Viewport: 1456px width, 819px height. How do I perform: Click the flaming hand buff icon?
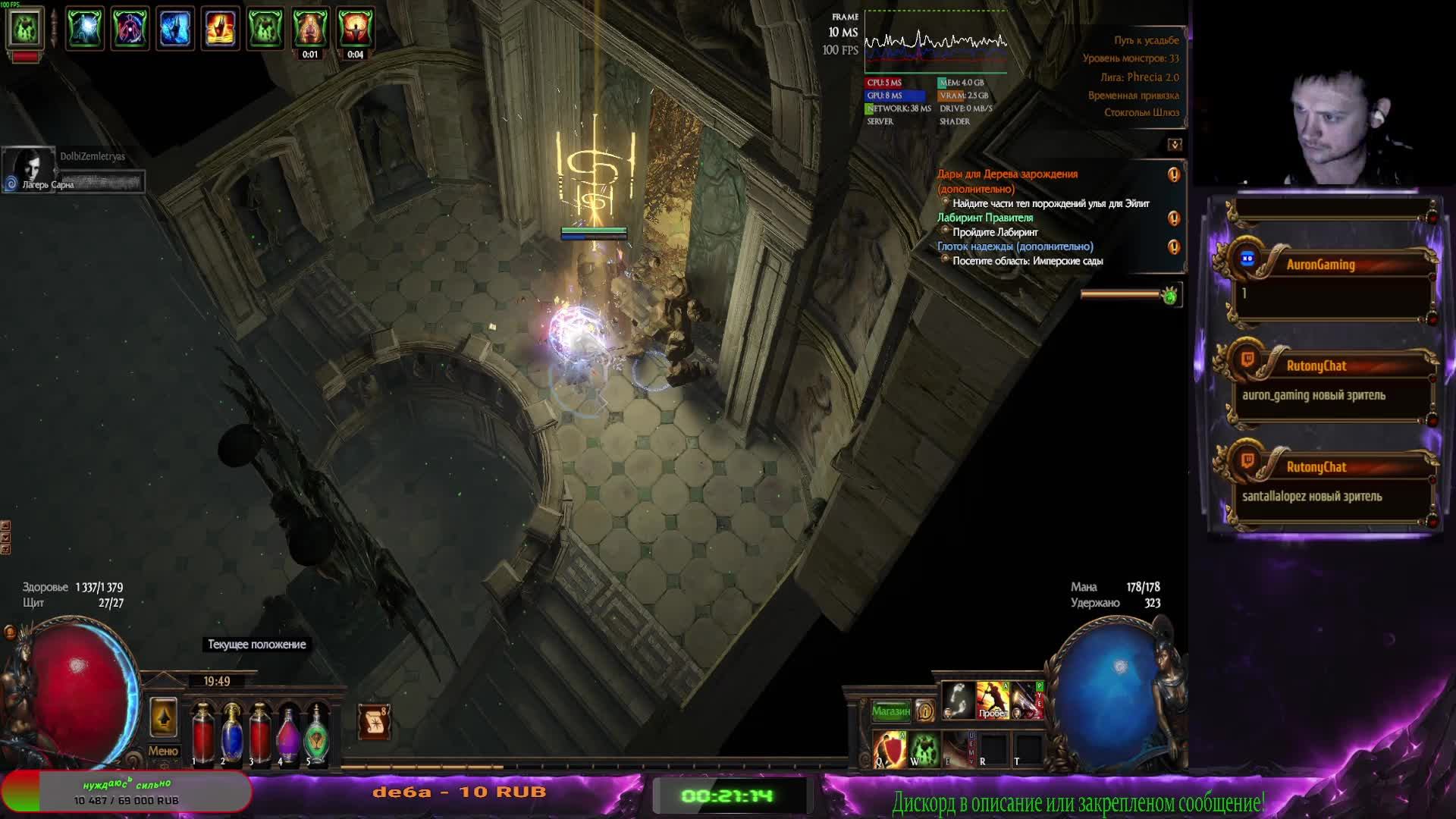220,28
